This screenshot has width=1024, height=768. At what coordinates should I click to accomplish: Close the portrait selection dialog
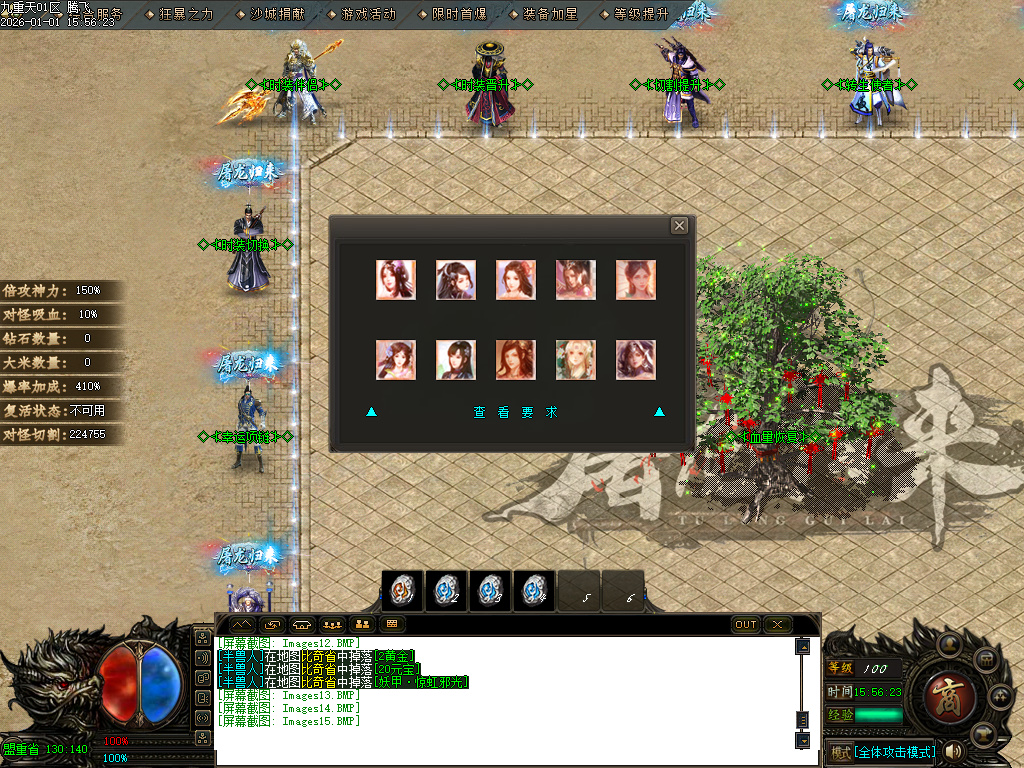(679, 226)
